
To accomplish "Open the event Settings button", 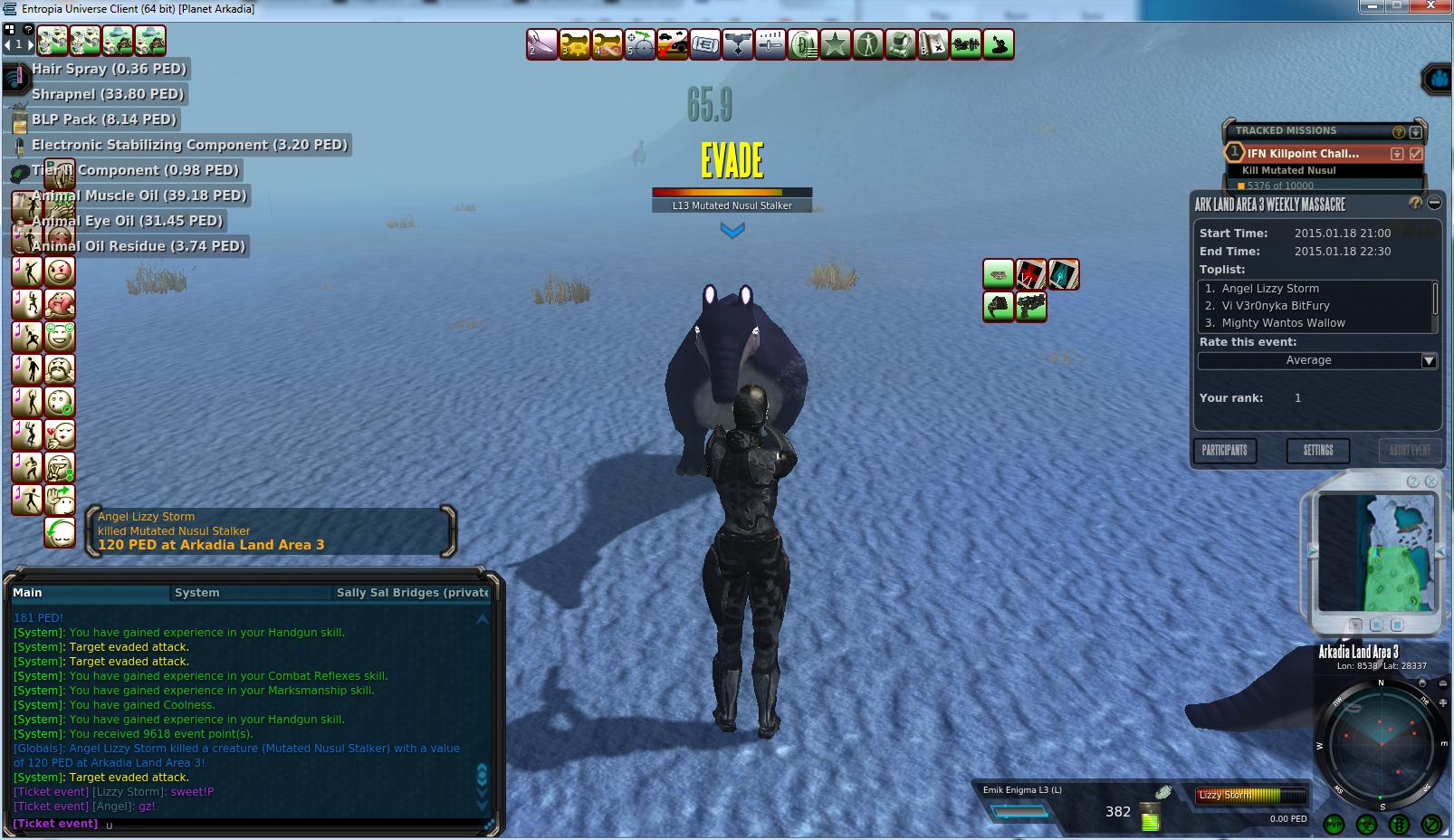I will click(x=1317, y=450).
